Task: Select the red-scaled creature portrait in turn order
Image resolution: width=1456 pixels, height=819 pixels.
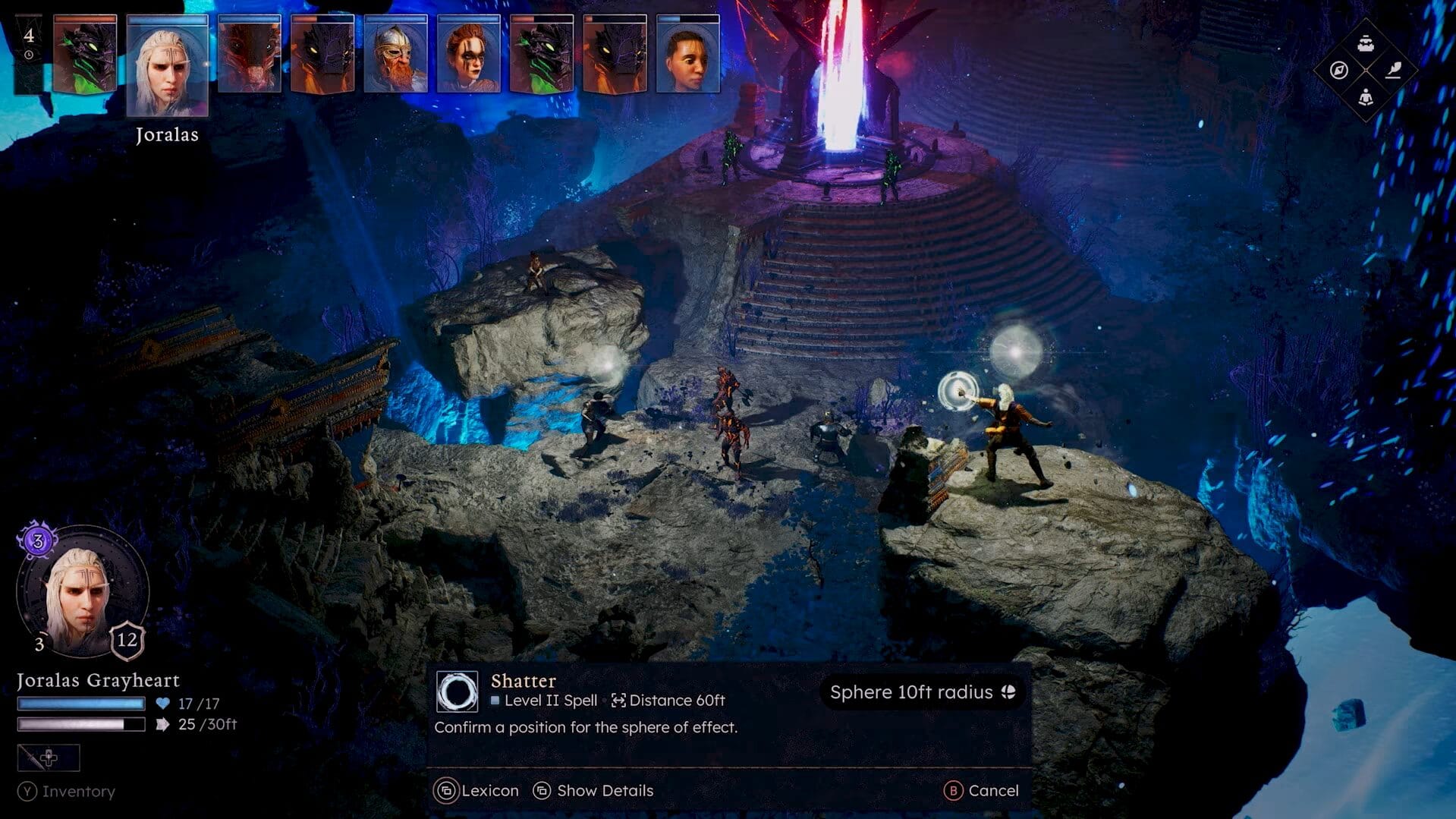Action: (x=249, y=55)
